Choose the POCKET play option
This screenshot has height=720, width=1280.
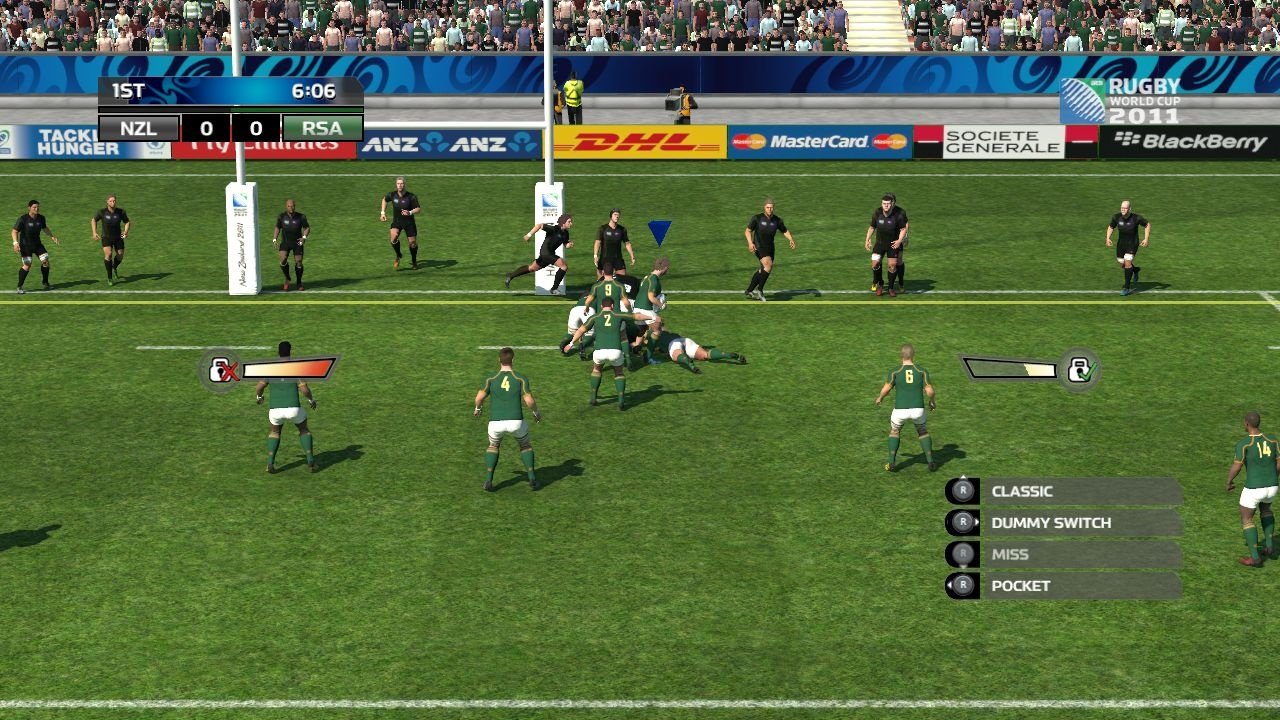coord(1019,585)
